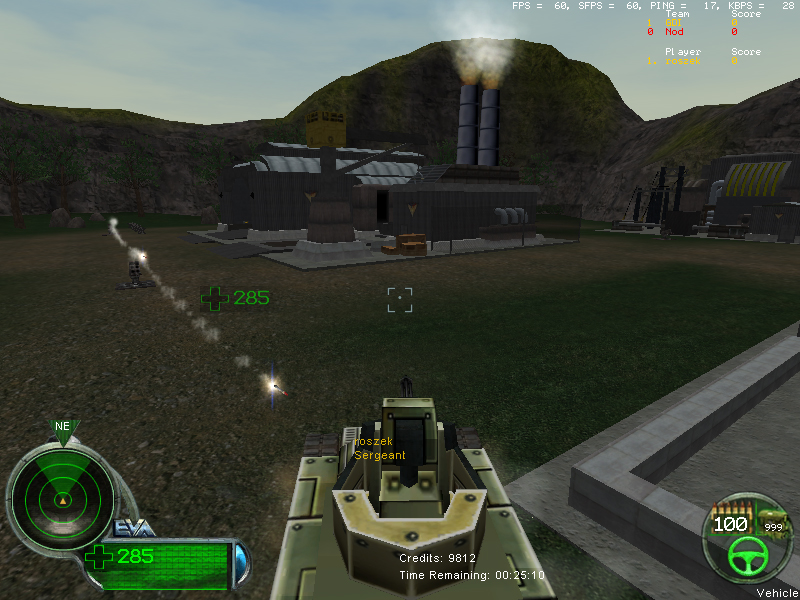Choose player roszek in the scoreboard list

tap(690, 61)
